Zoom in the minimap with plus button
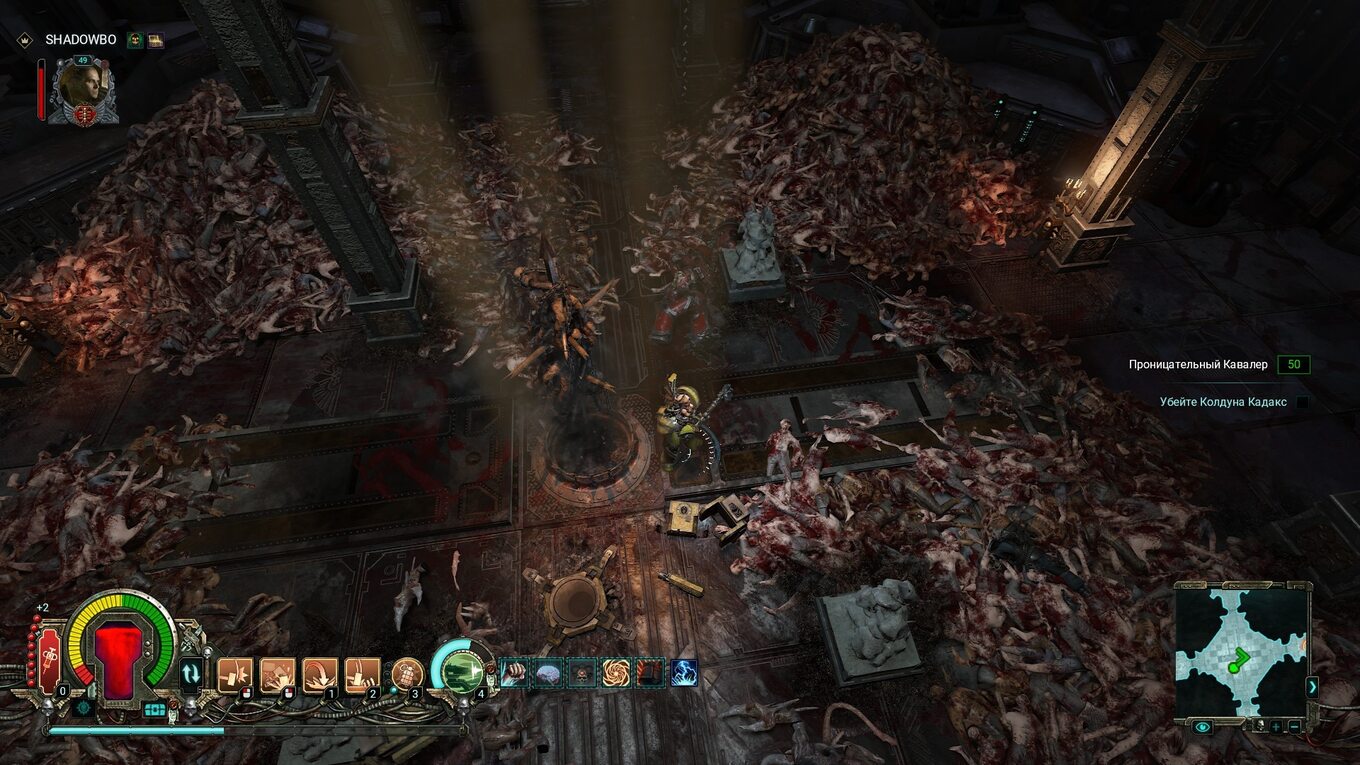Image resolution: width=1360 pixels, height=765 pixels. coord(1275,727)
